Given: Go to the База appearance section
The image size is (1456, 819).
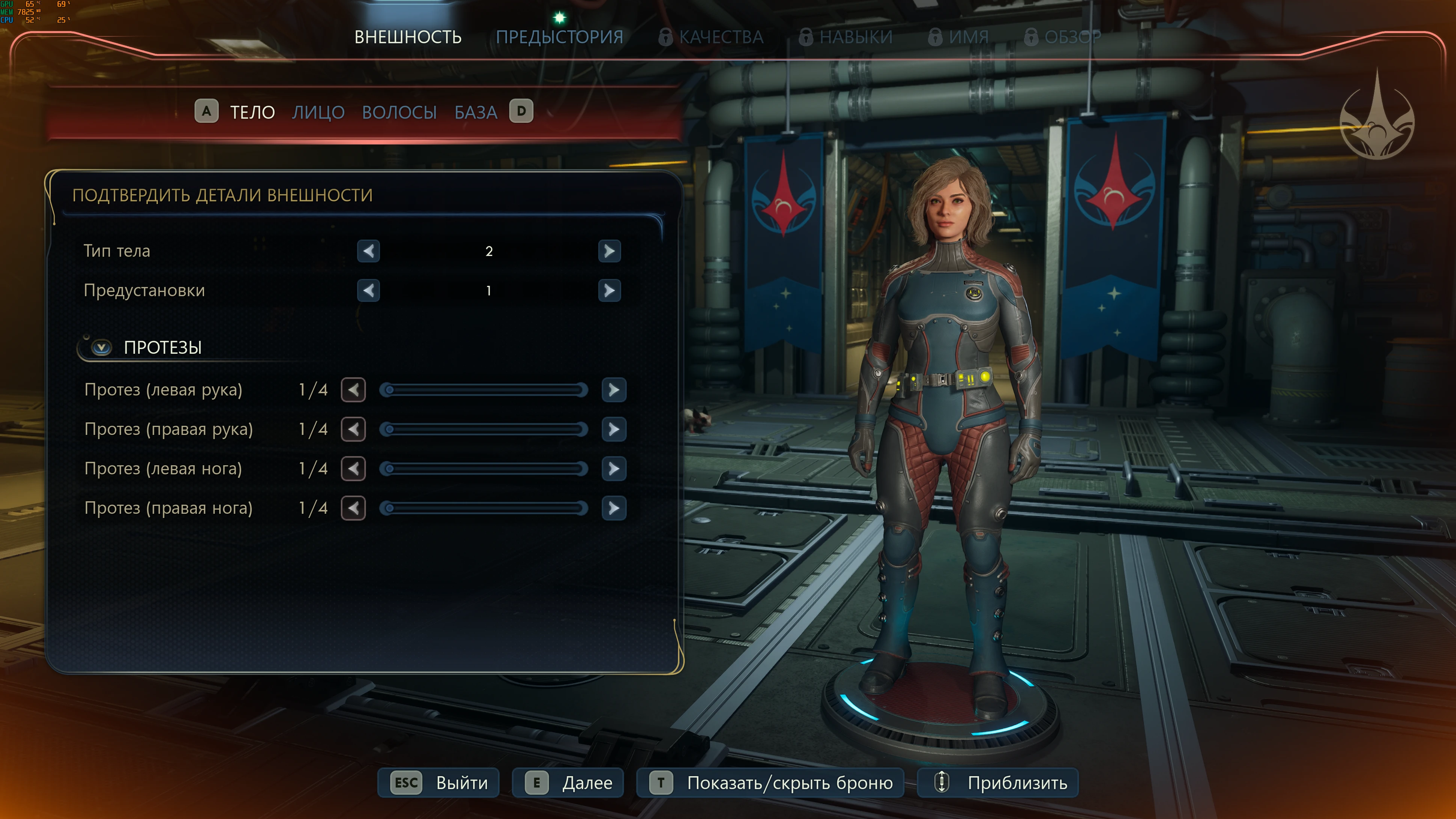Looking at the screenshot, I should [x=475, y=113].
